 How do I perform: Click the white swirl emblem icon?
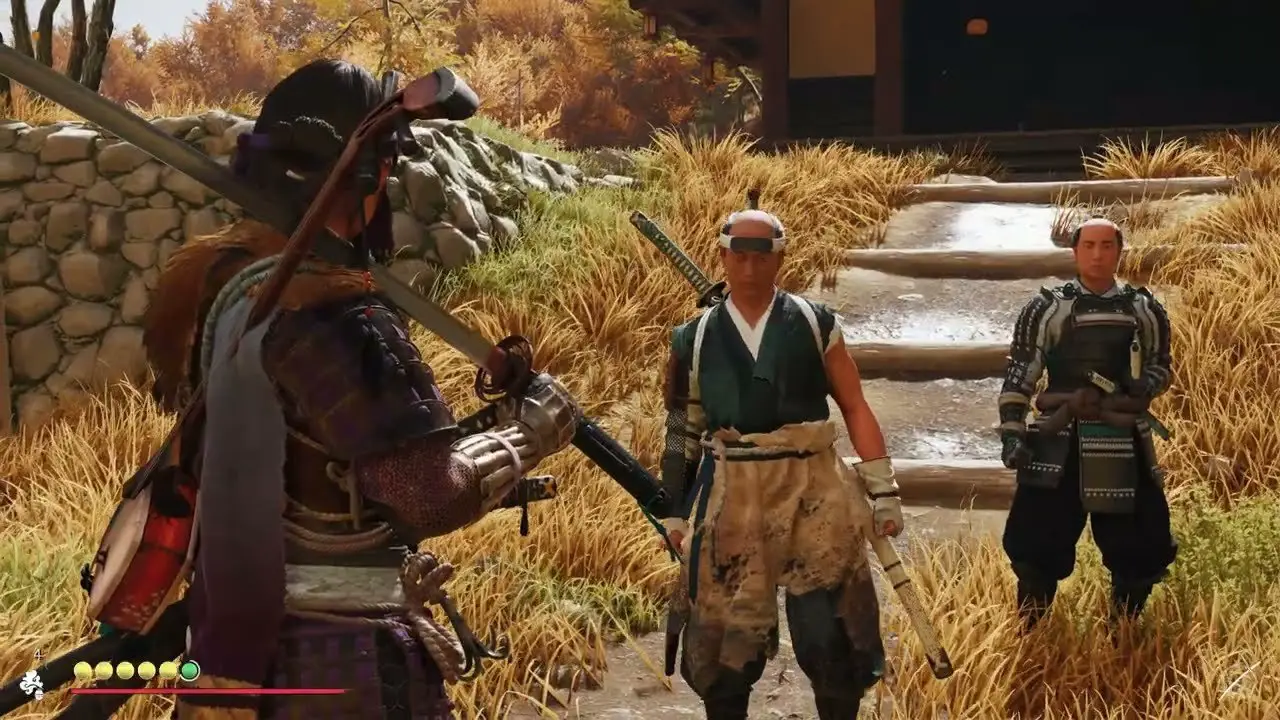(32, 684)
